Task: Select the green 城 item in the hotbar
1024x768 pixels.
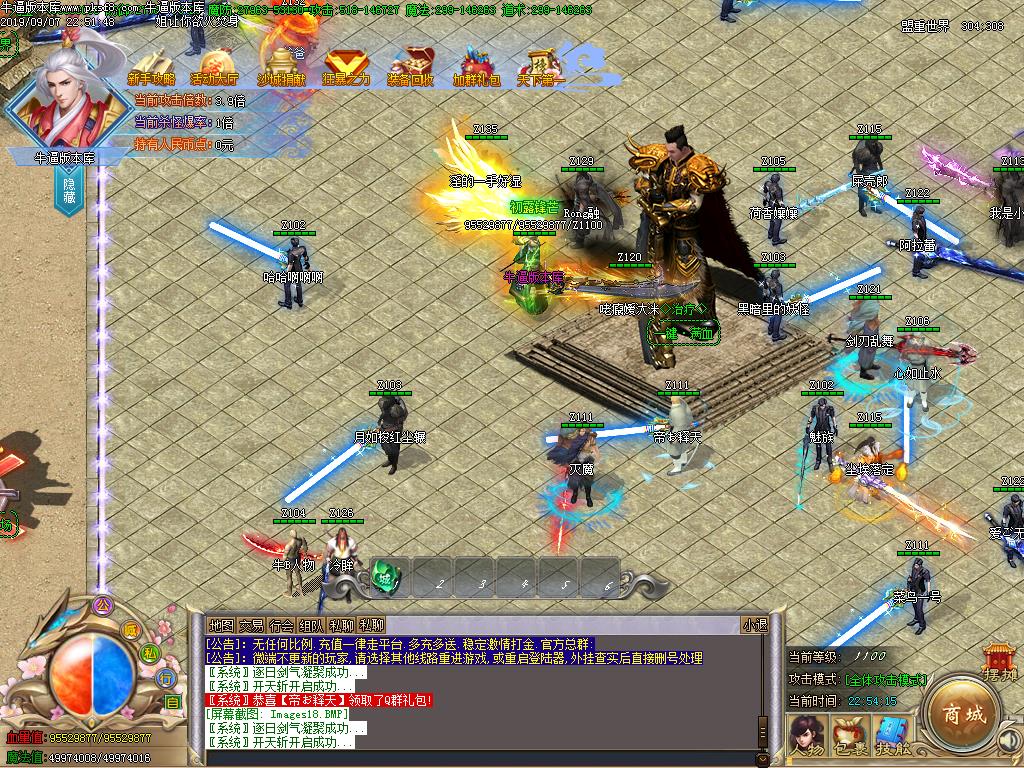Action: (x=385, y=577)
